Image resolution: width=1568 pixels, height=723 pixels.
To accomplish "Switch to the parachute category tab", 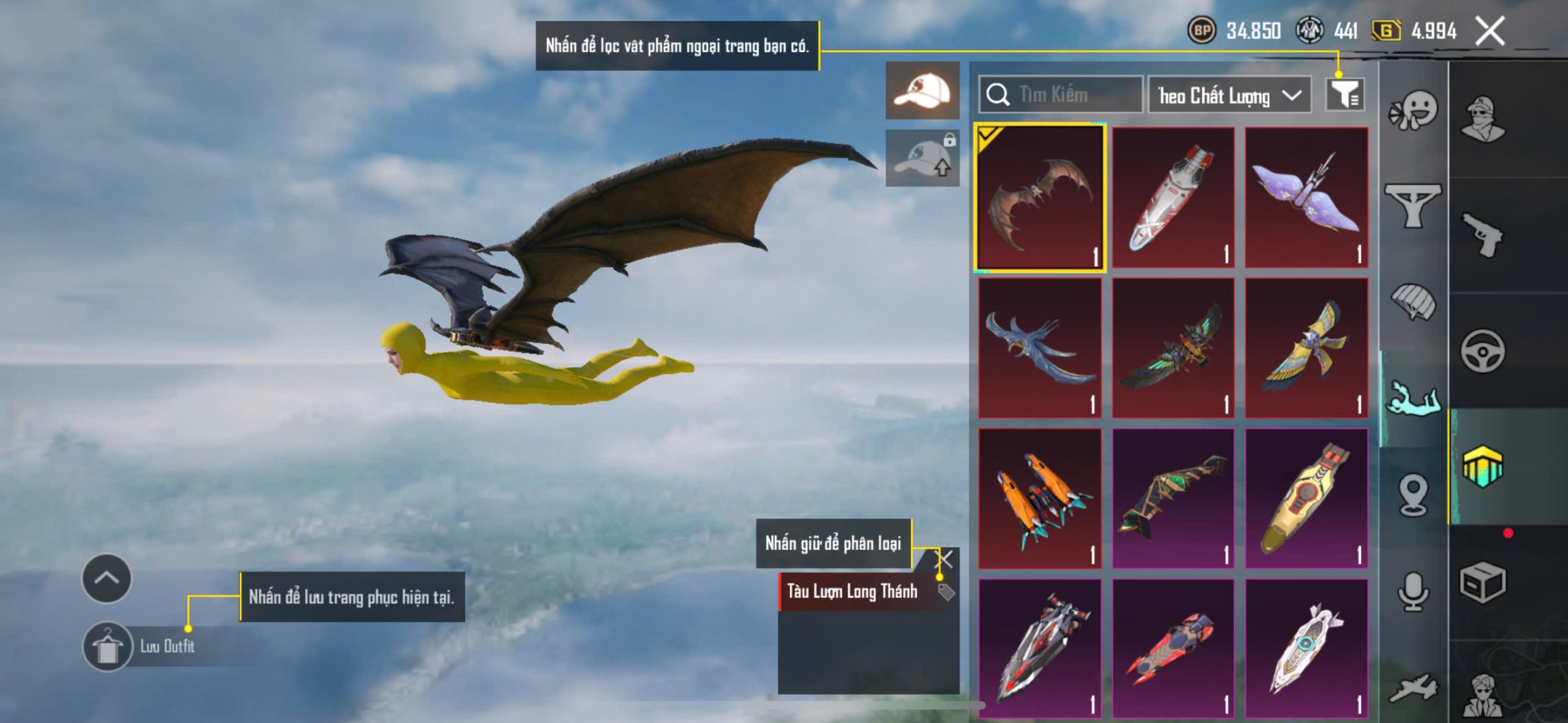I will pyautogui.click(x=1412, y=301).
